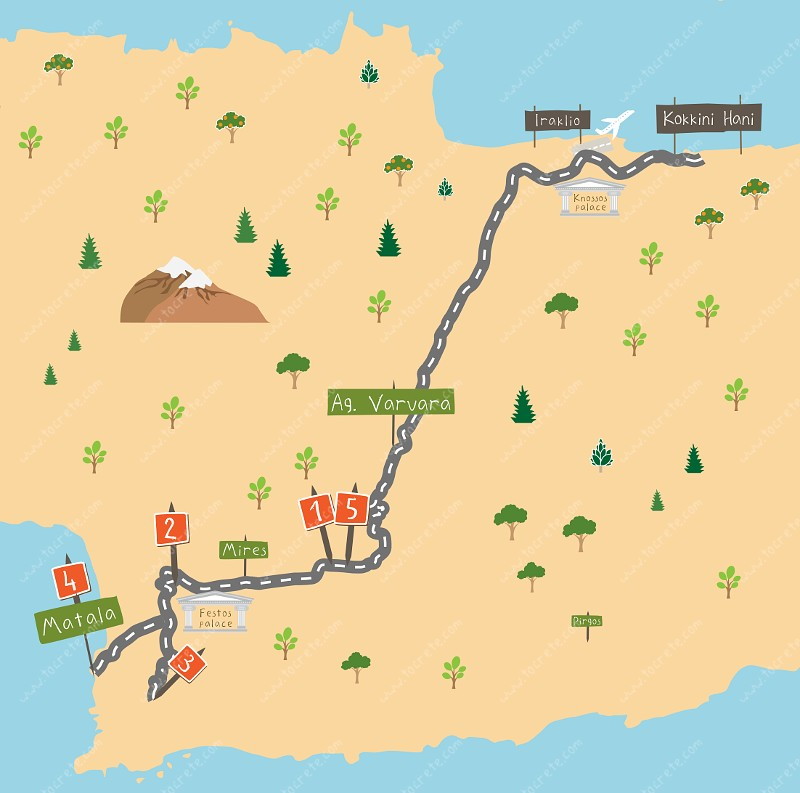Select the Mires town sign
This screenshot has height=793, width=800.
[x=244, y=550]
